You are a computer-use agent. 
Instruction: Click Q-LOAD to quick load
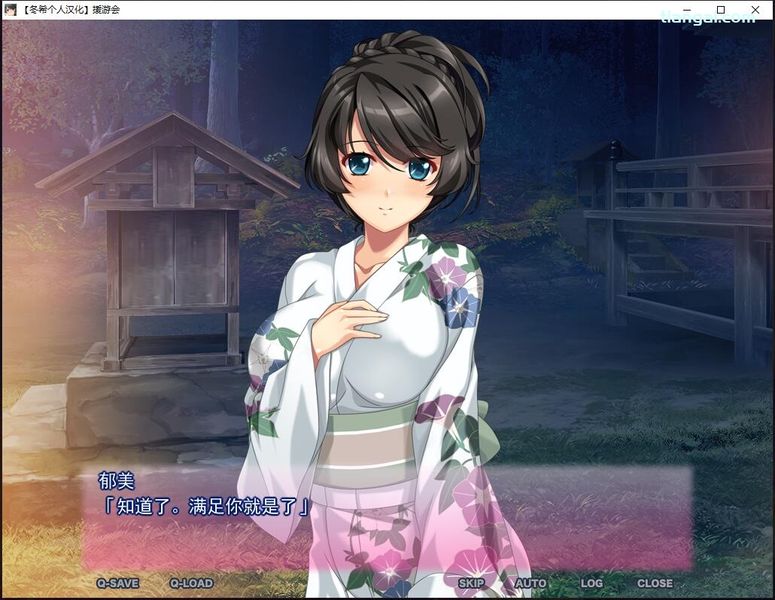click(x=190, y=583)
